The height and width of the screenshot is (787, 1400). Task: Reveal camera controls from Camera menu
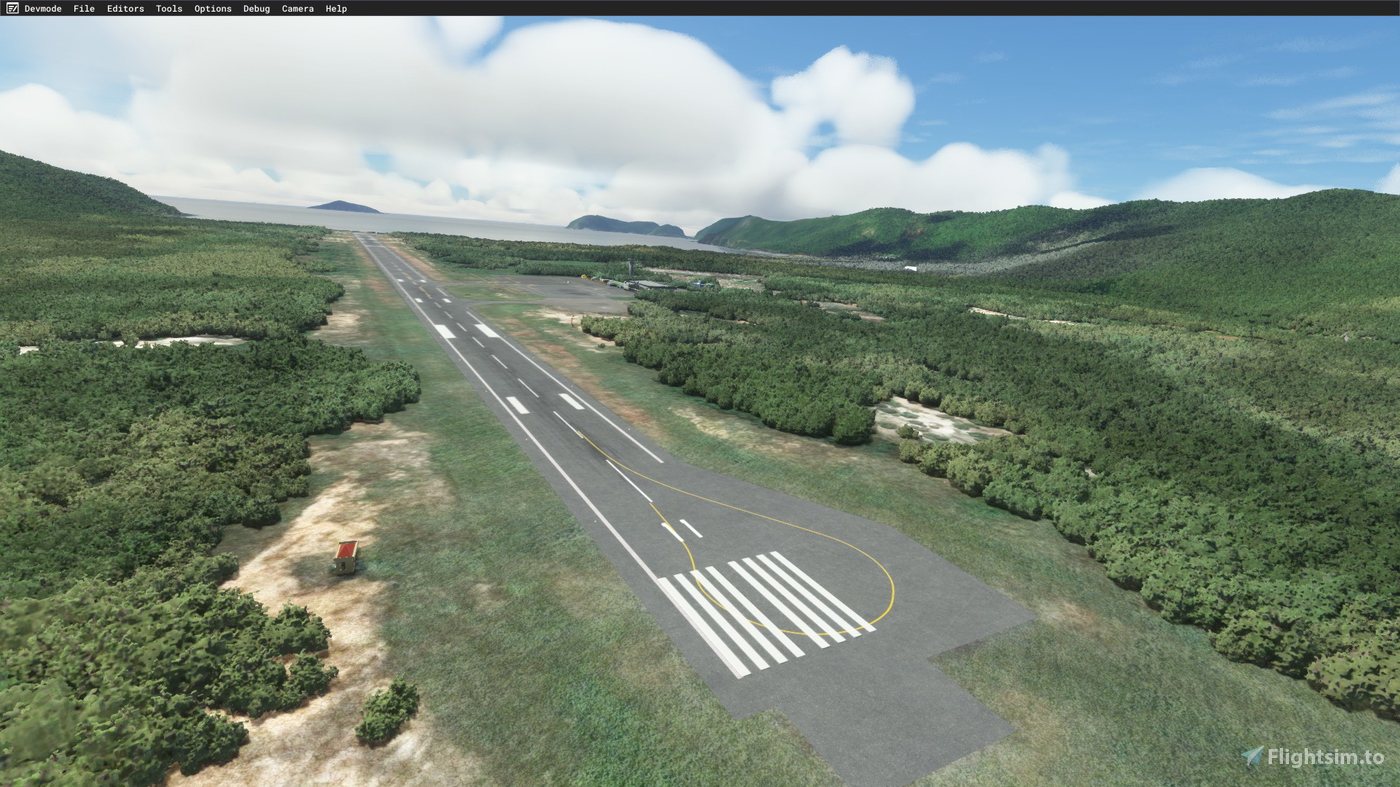tap(297, 7)
